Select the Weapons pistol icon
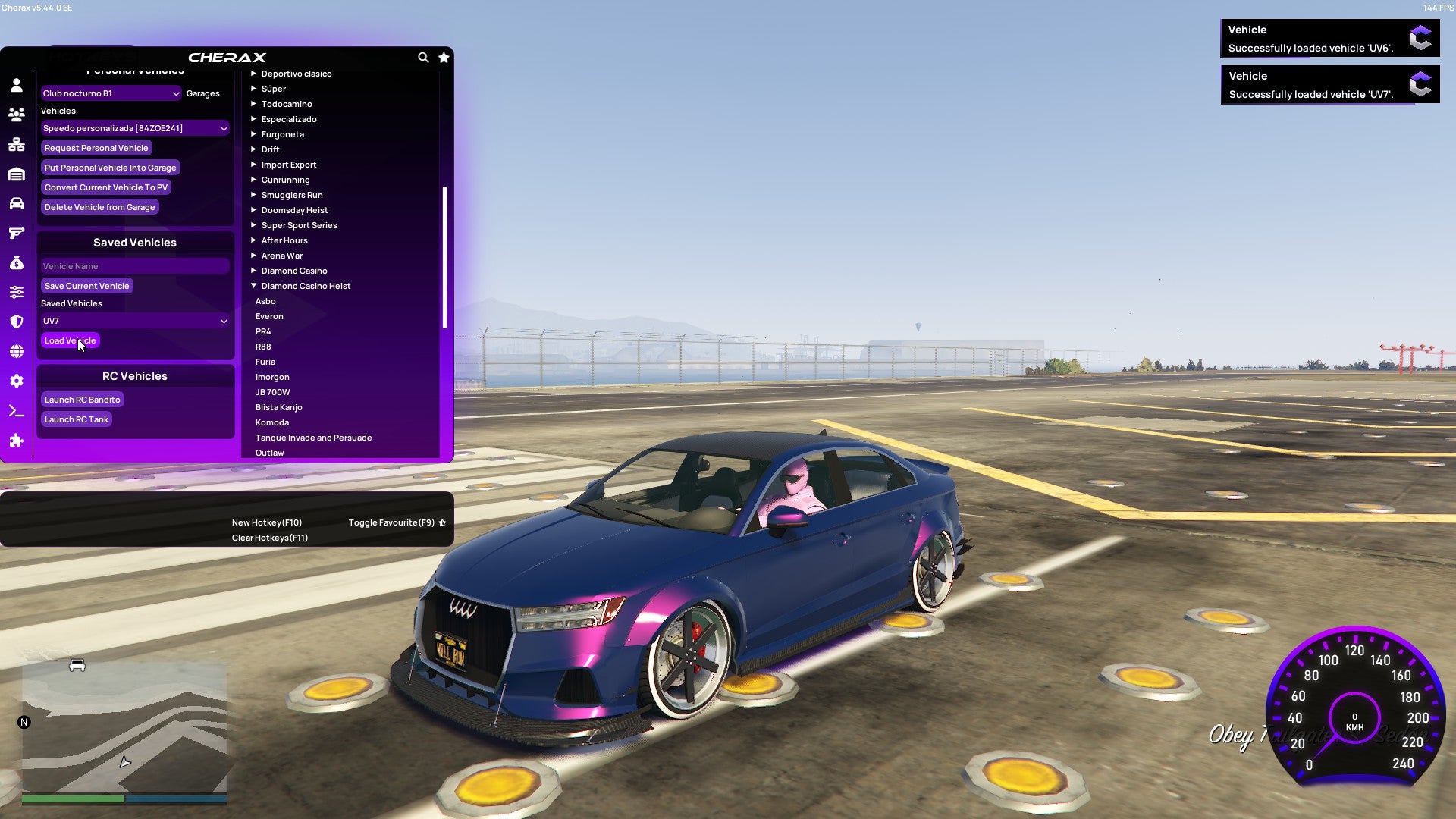The height and width of the screenshot is (819, 1456). click(17, 233)
